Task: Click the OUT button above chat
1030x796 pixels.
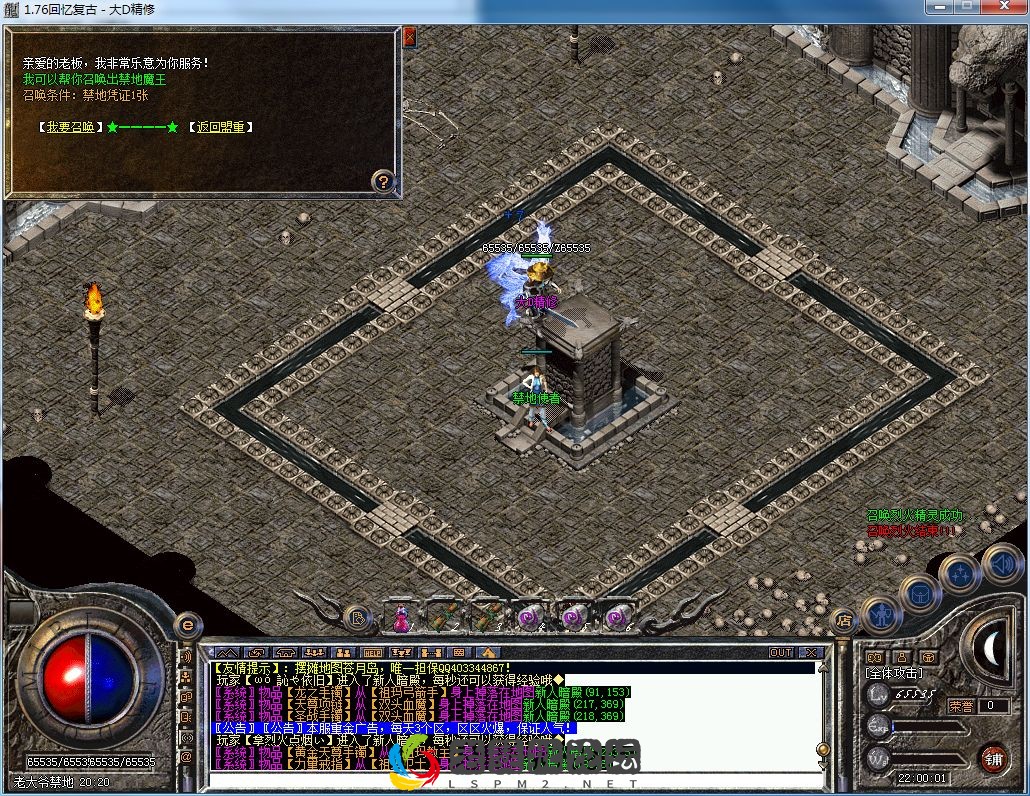Action: pyautogui.click(x=781, y=653)
